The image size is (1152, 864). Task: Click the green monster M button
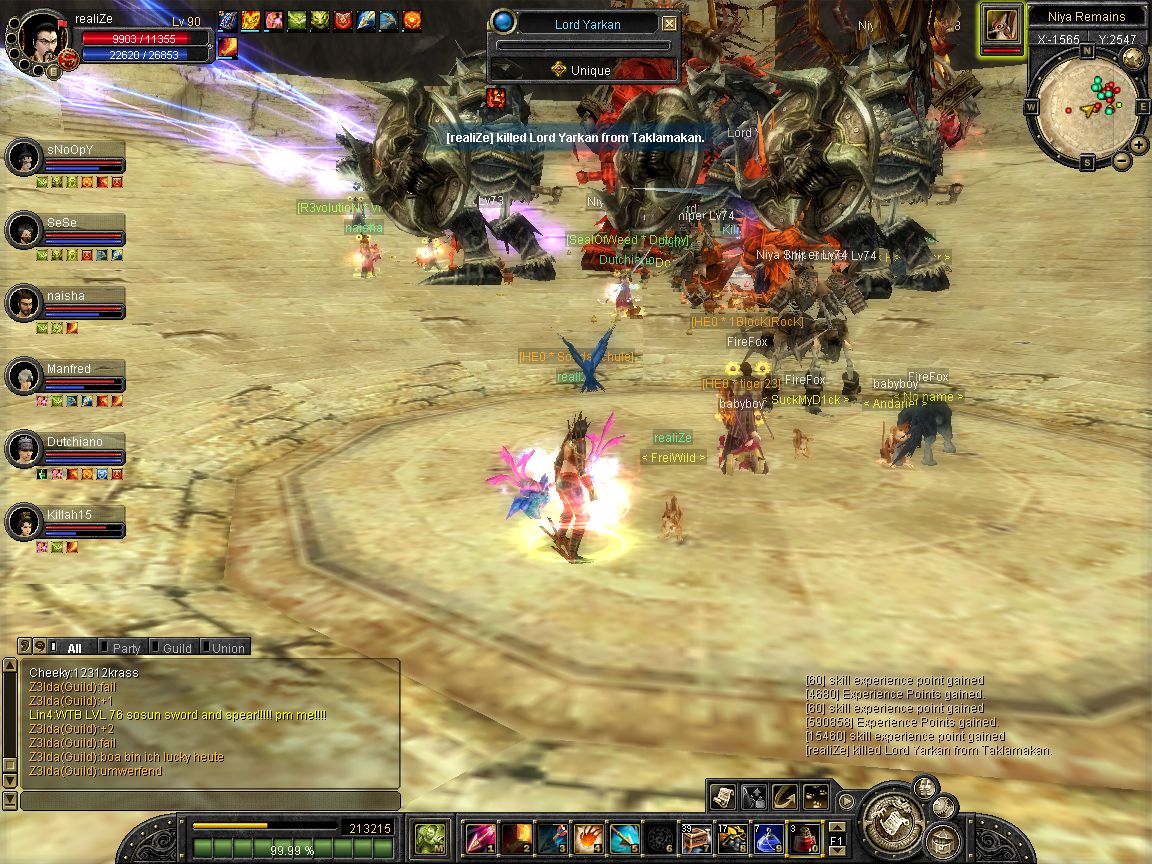click(x=432, y=838)
